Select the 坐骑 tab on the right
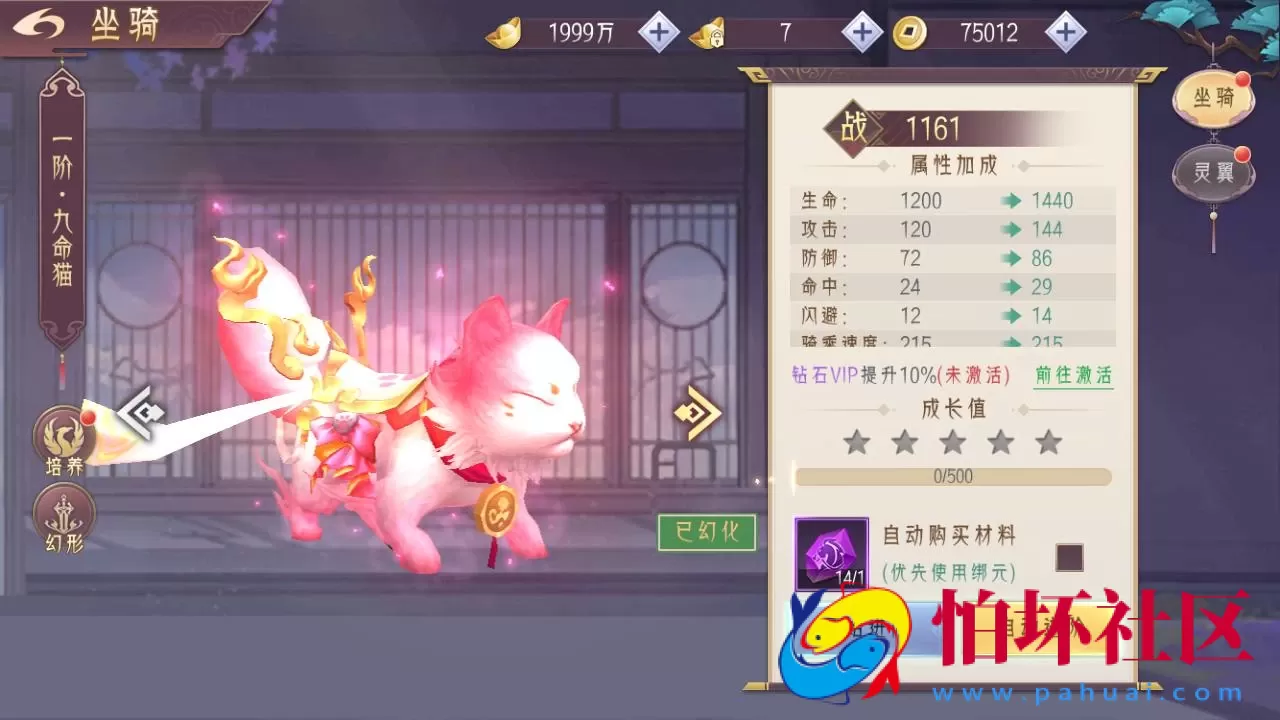Viewport: 1280px width, 720px height. (x=1212, y=95)
